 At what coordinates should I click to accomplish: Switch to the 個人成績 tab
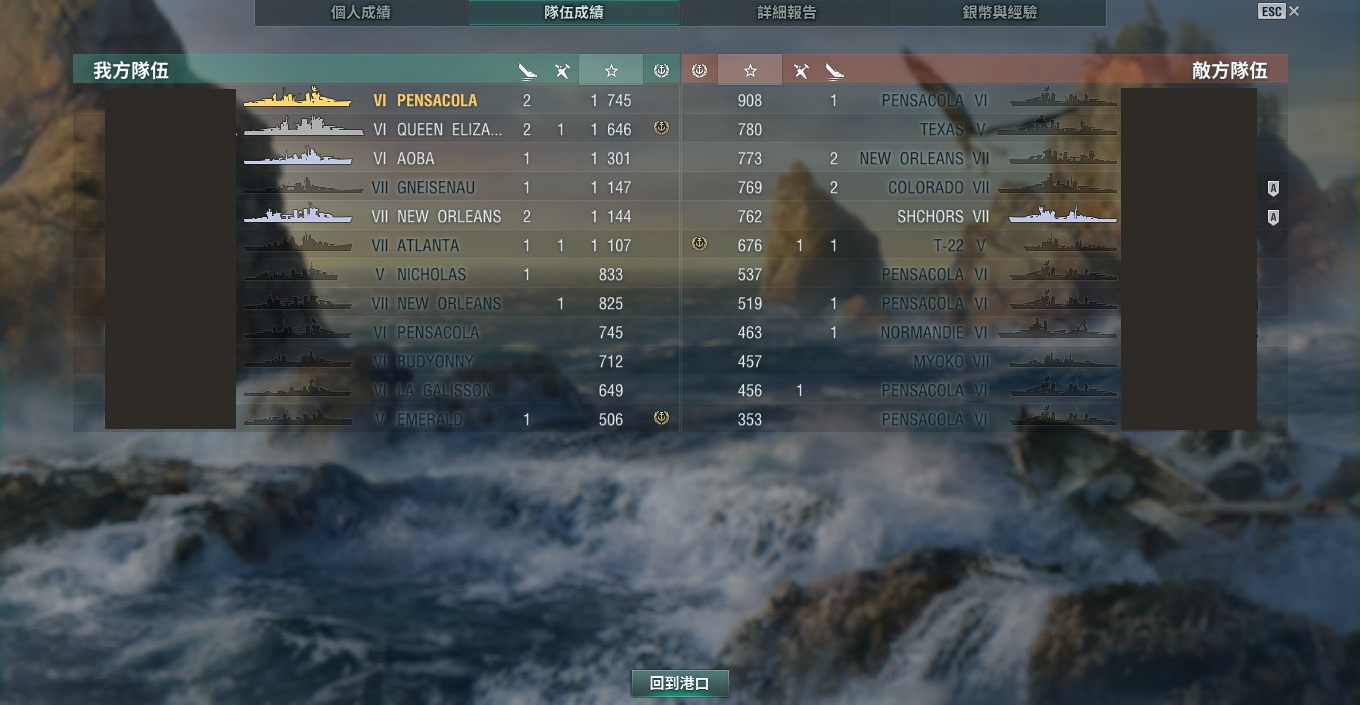[361, 13]
